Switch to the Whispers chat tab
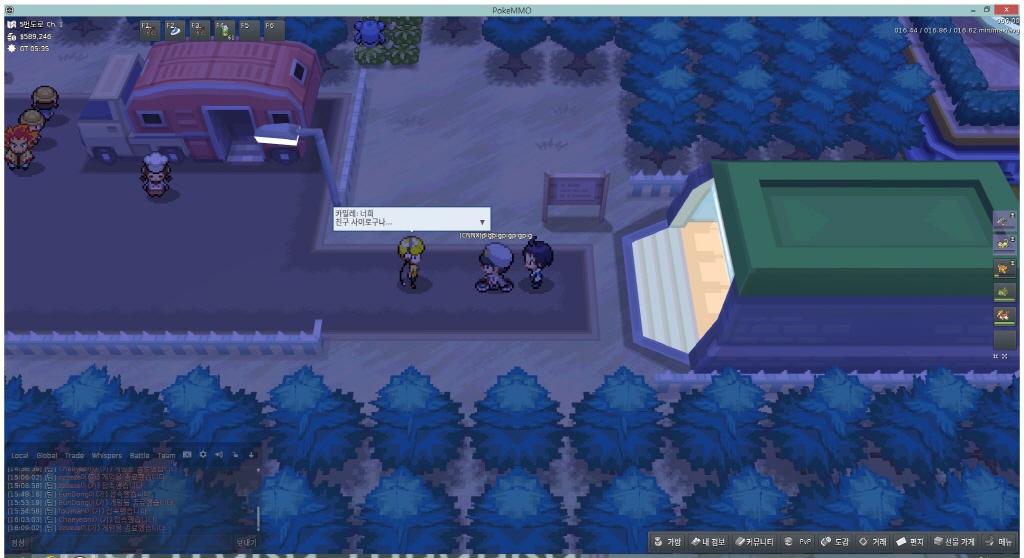This screenshot has height=558, width=1024. [x=106, y=455]
